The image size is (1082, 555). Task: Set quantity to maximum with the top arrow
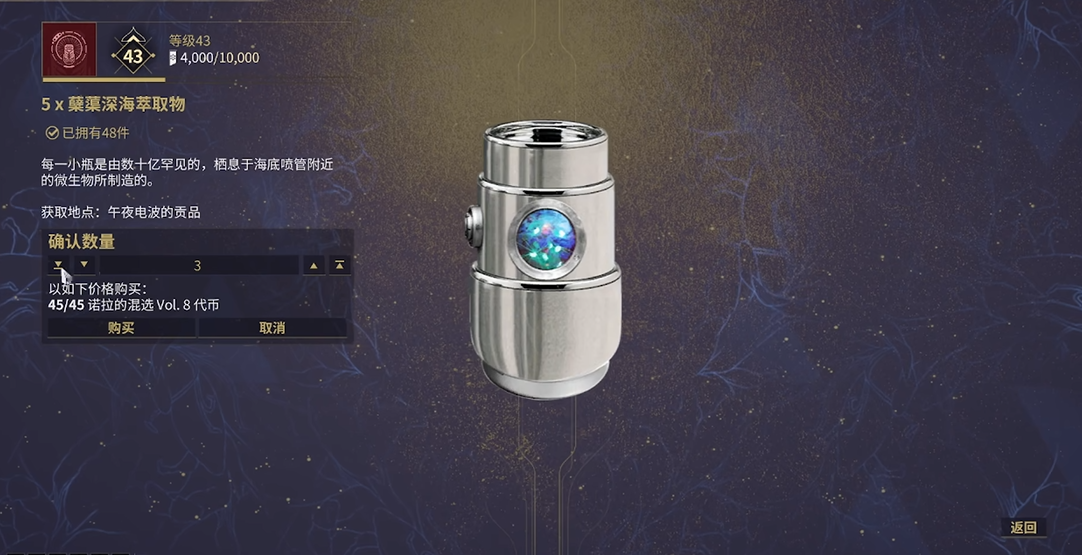click(x=340, y=265)
